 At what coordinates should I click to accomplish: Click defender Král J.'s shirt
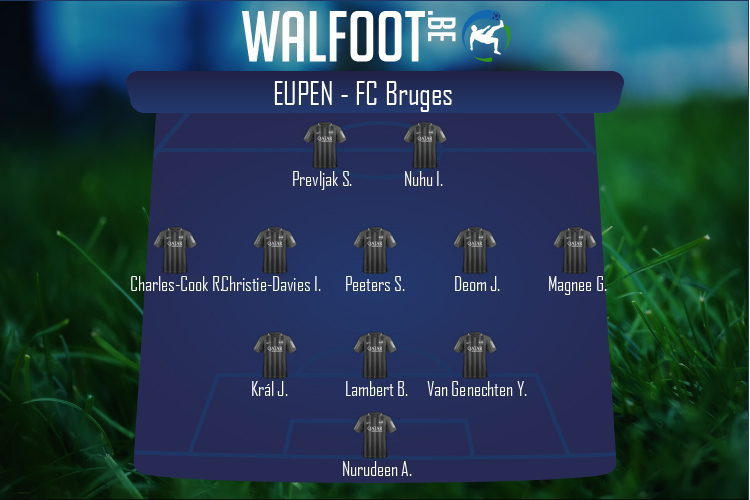coord(275,356)
